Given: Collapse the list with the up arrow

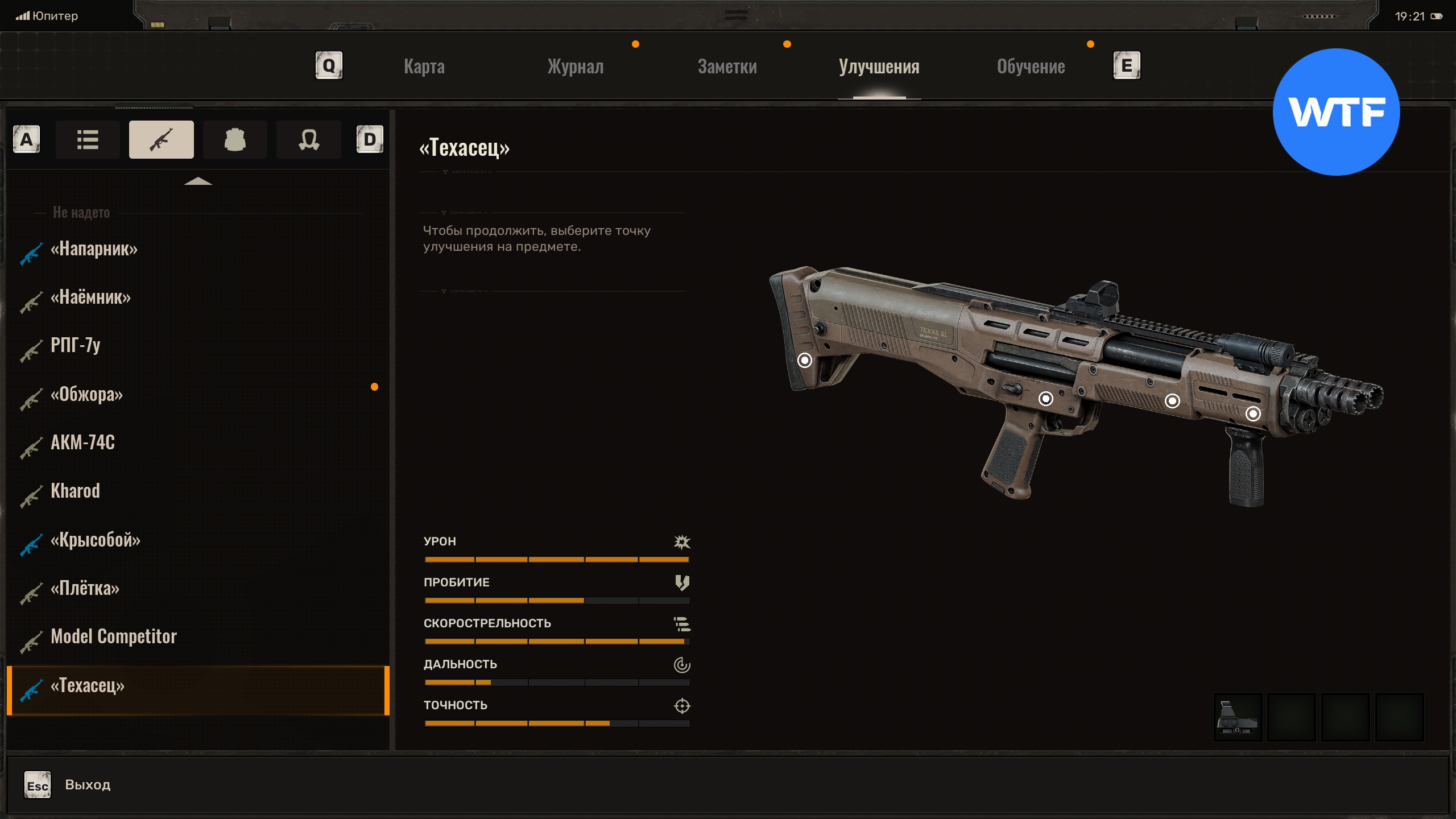Looking at the screenshot, I should [198, 181].
